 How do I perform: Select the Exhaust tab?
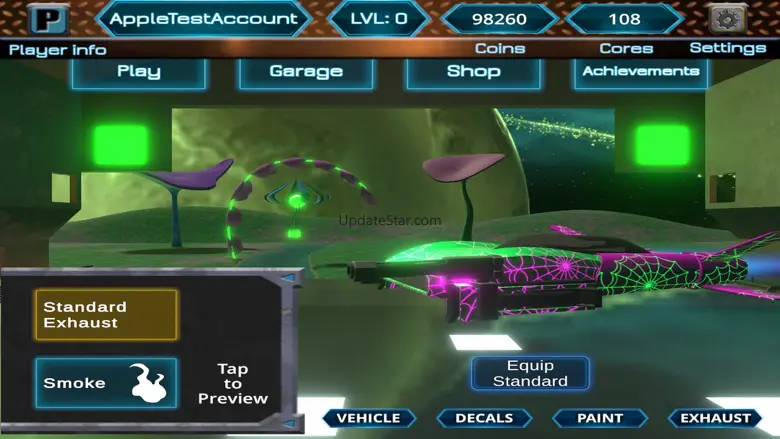tap(715, 418)
